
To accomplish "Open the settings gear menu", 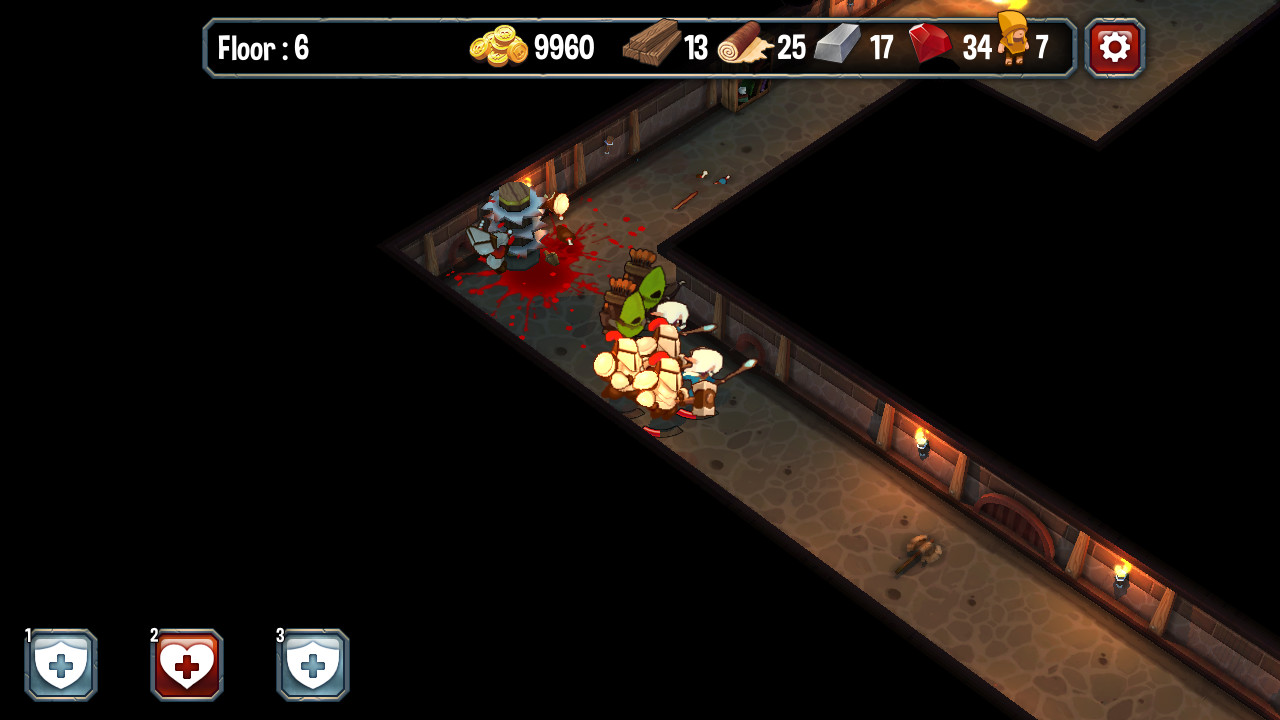I will (x=1114, y=46).
